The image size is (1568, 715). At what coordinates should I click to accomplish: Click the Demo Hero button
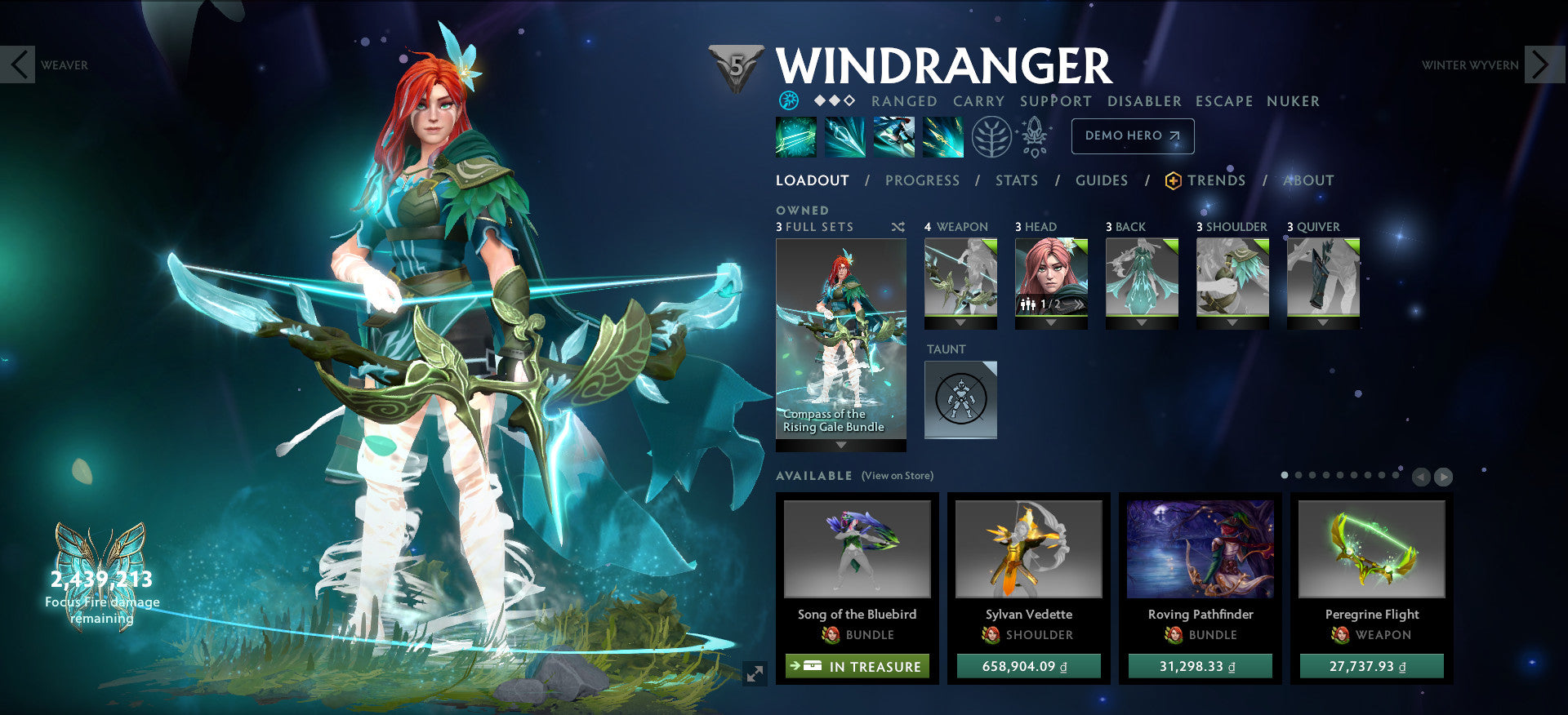point(1133,135)
